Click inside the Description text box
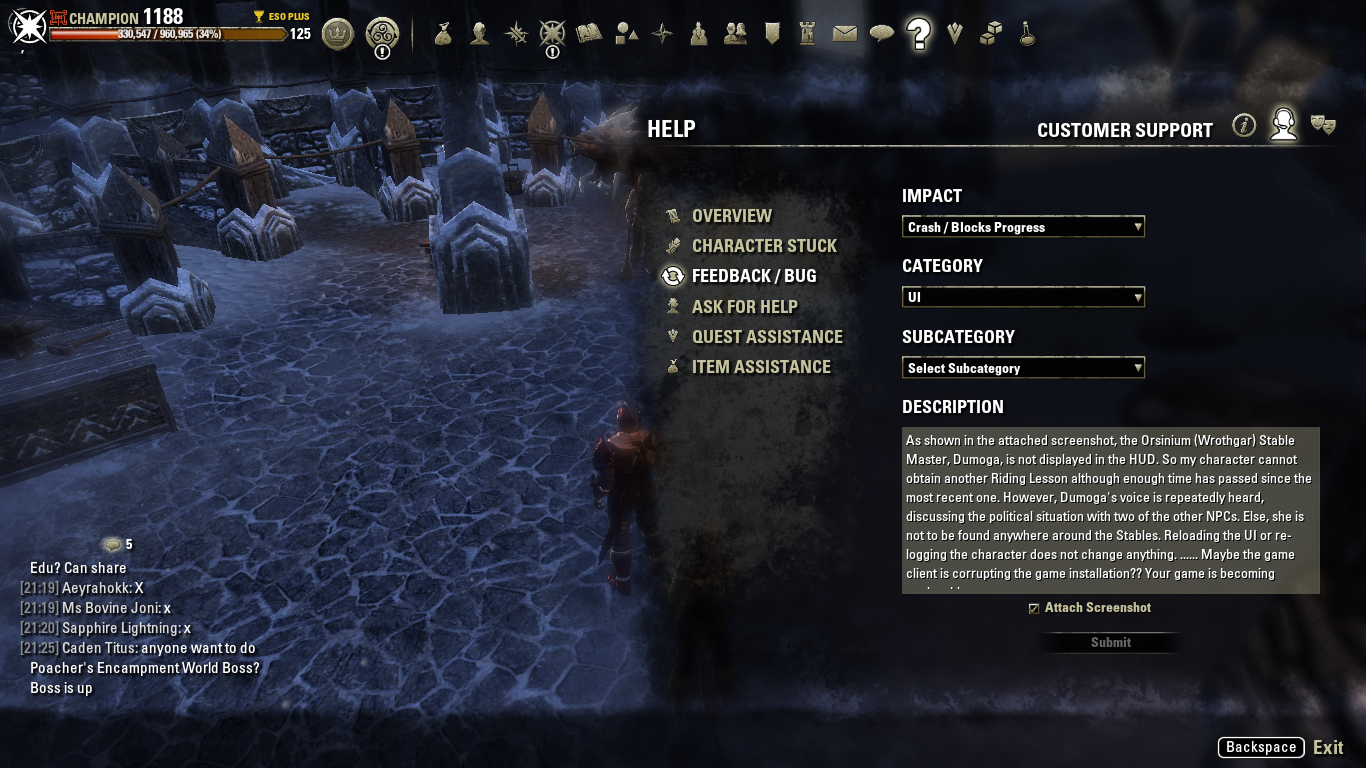 click(x=1110, y=510)
